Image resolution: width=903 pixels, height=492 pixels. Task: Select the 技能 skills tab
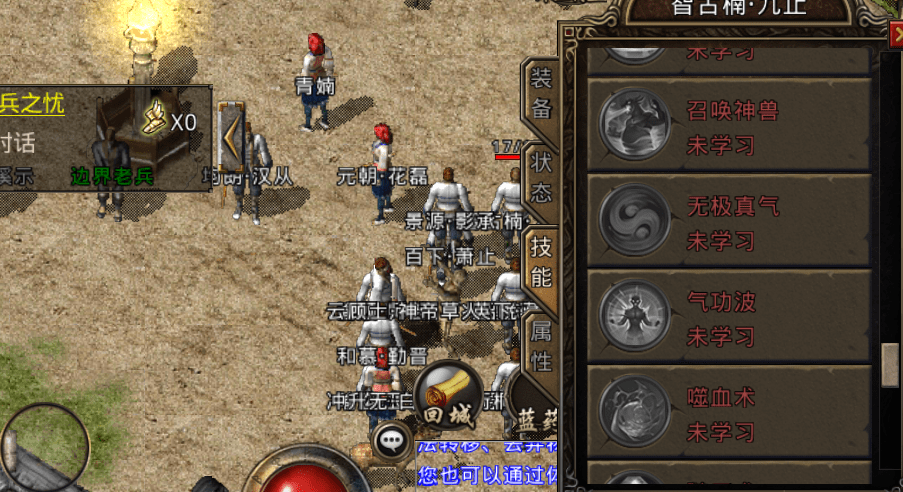click(541, 262)
